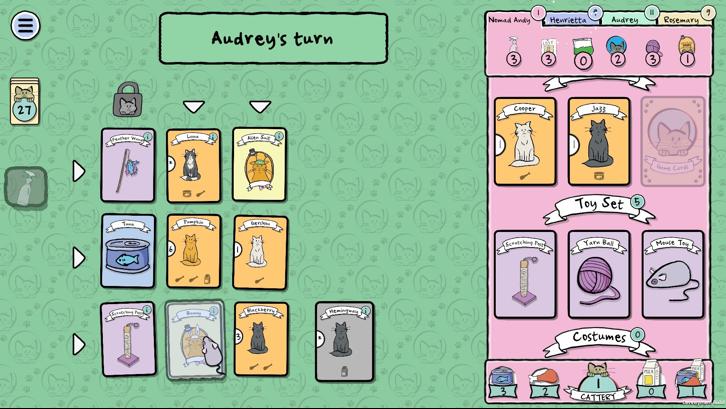726x409 pixels.
Task: View the Mouse Toy card
Action: point(672,274)
